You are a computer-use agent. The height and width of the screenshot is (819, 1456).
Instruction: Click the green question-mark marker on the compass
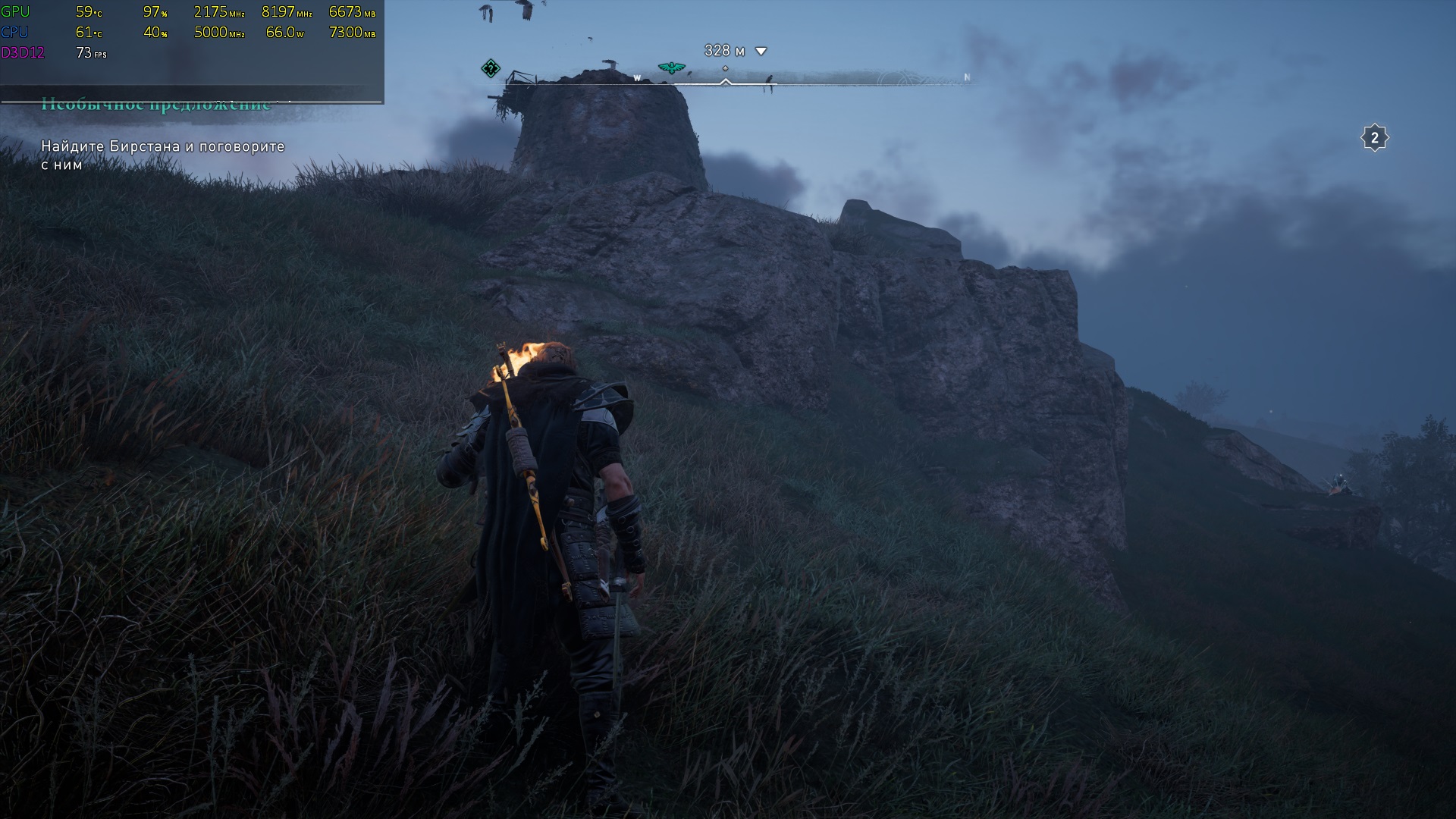pyautogui.click(x=491, y=69)
